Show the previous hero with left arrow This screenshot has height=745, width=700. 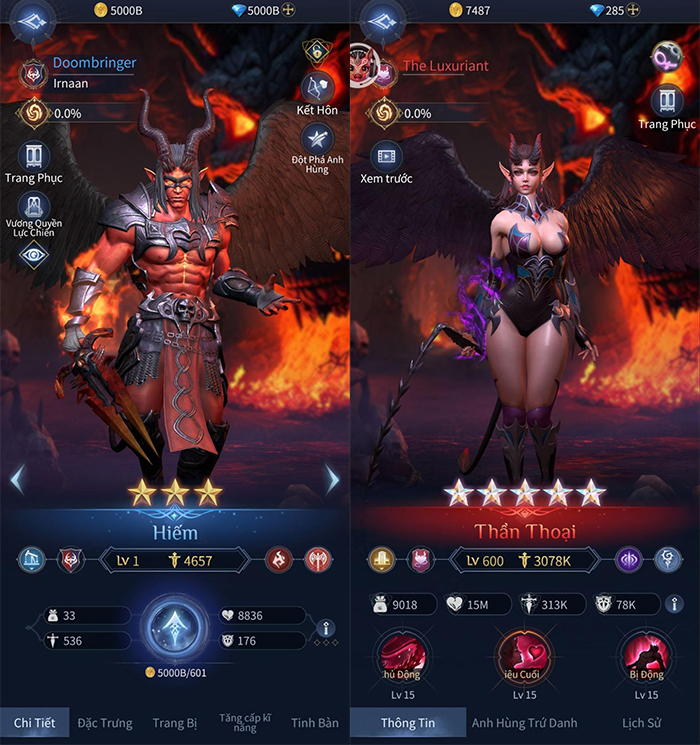[16, 480]
